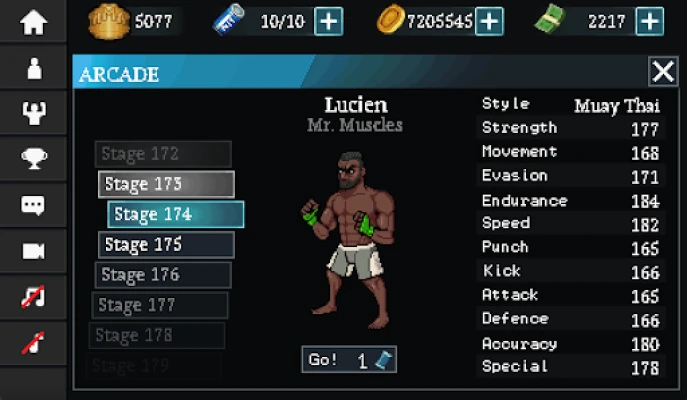The image size is (687, 400).
Task: Open the fighter profile icon
Action: [x=34, y=68]
